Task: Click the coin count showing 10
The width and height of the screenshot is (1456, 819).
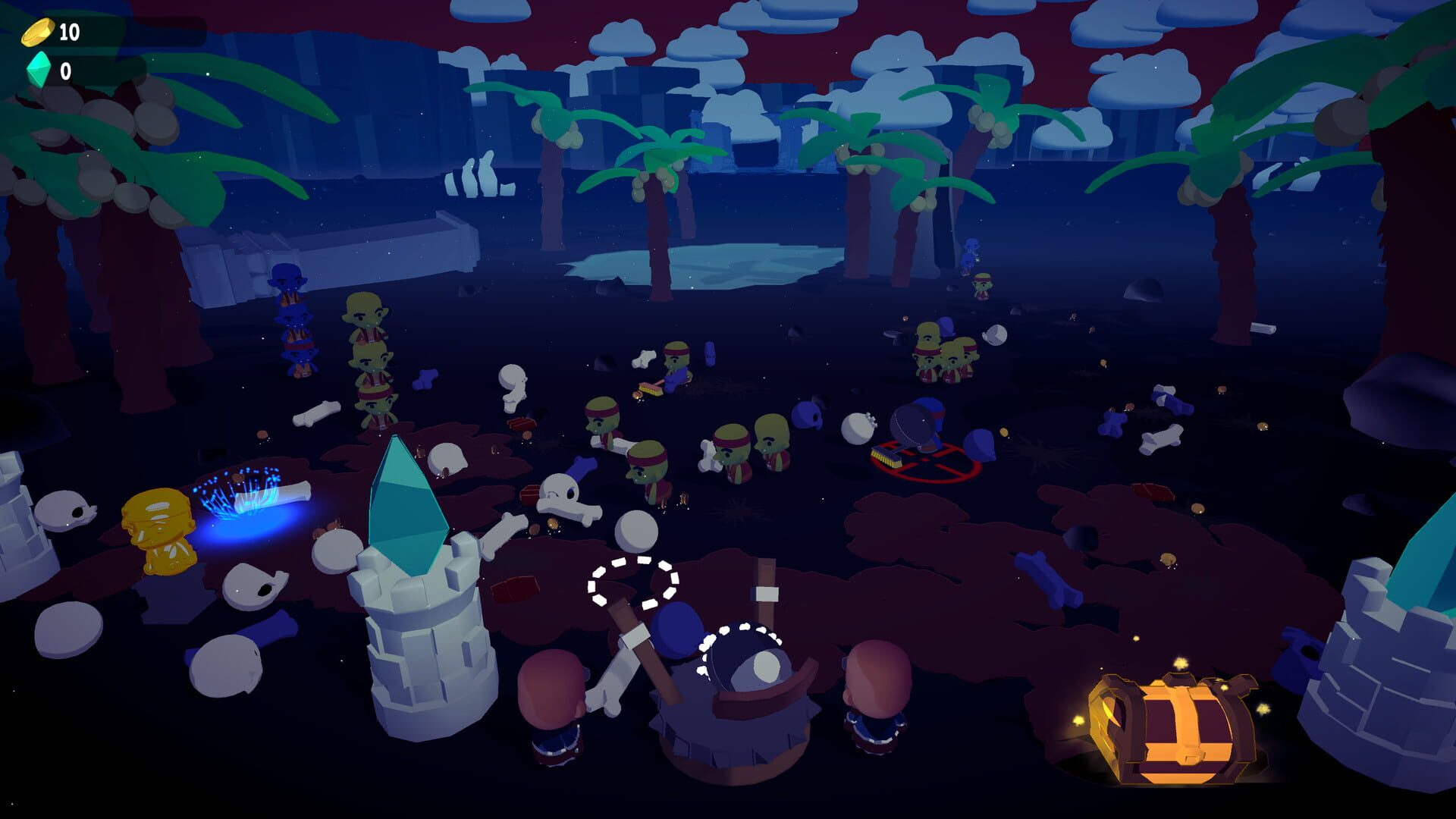Action: click(x=71, y=32)
